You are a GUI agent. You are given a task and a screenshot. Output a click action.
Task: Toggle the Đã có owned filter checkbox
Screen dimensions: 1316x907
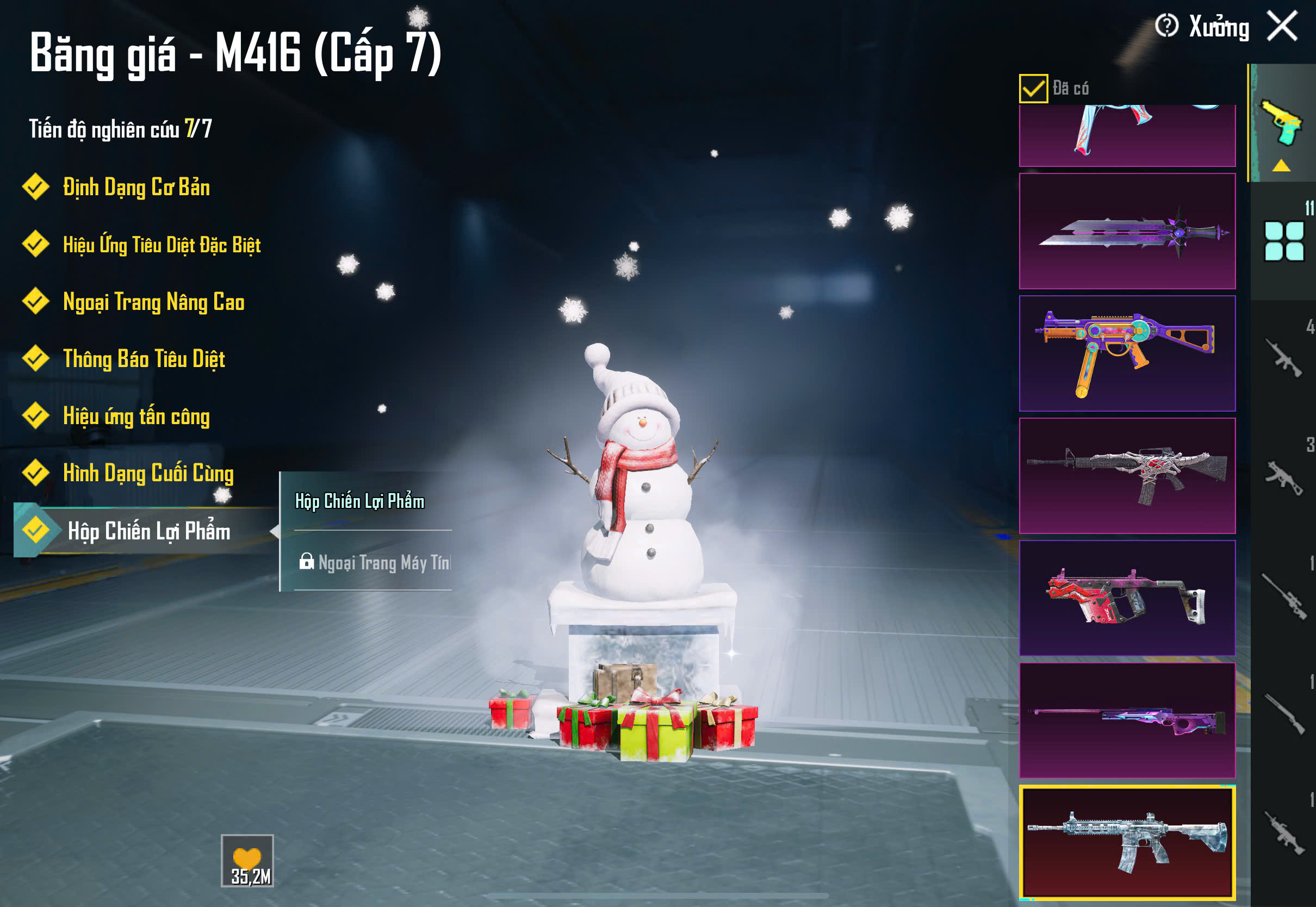point(1033,89)
